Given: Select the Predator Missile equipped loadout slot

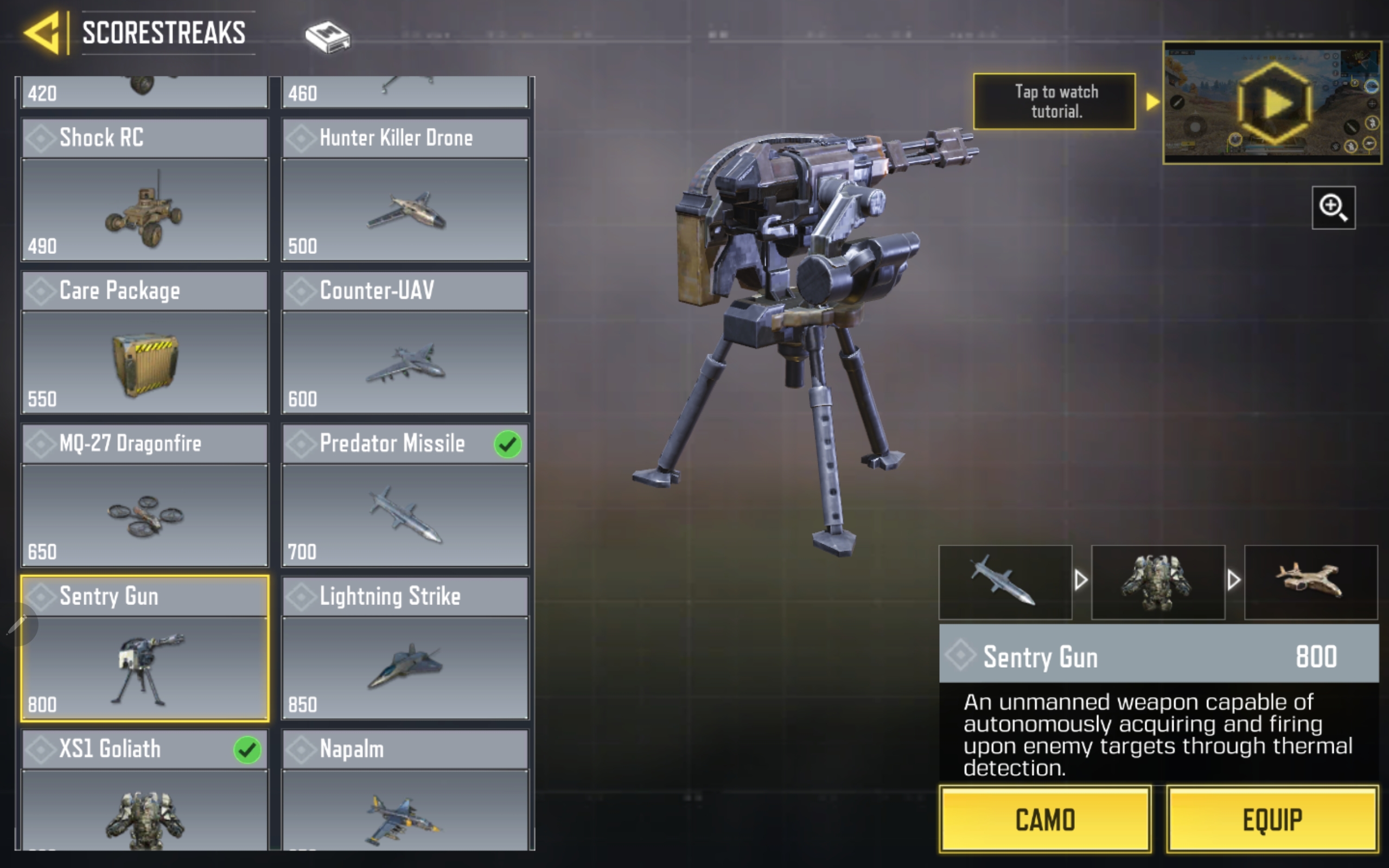Looking at the screenshot, I should coord(1005,582).
